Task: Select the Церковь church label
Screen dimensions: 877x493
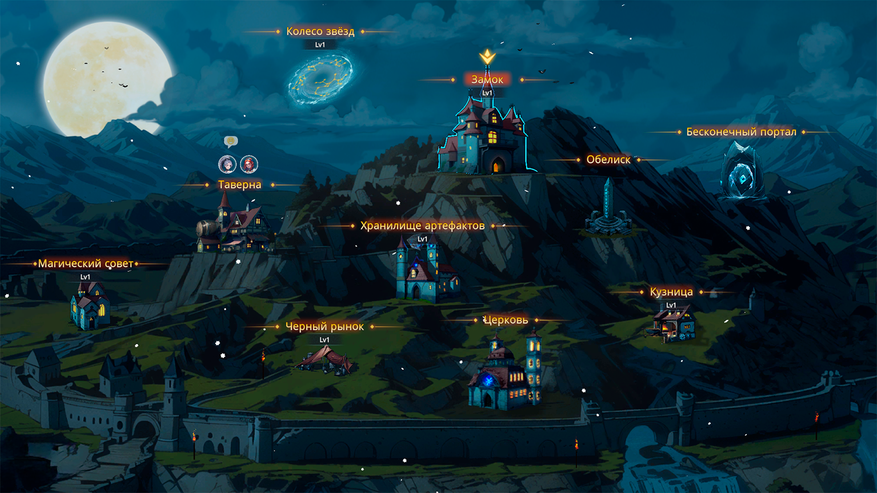Action: click(499, 321)
